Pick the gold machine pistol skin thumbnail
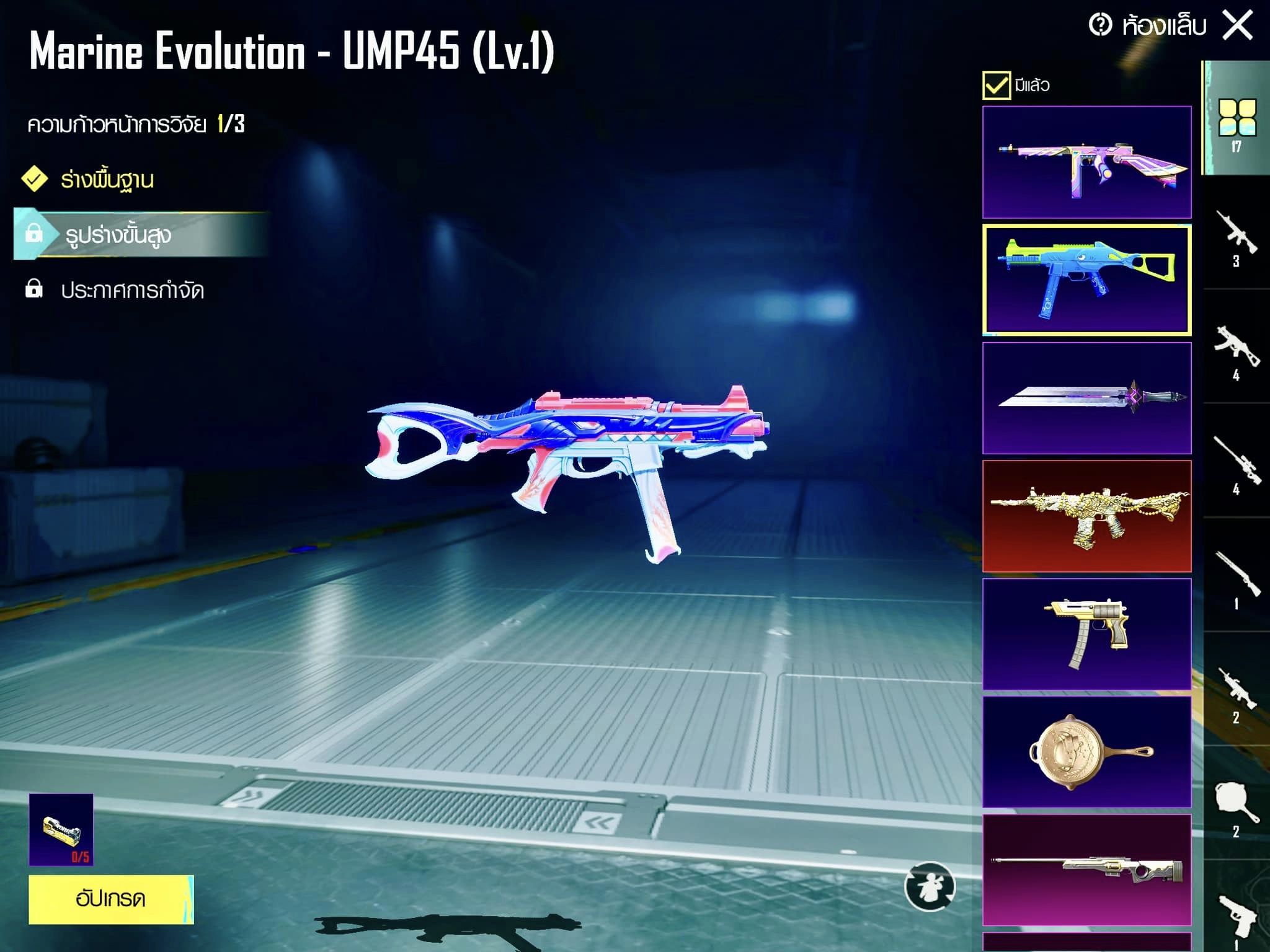 pos(1086,633)
